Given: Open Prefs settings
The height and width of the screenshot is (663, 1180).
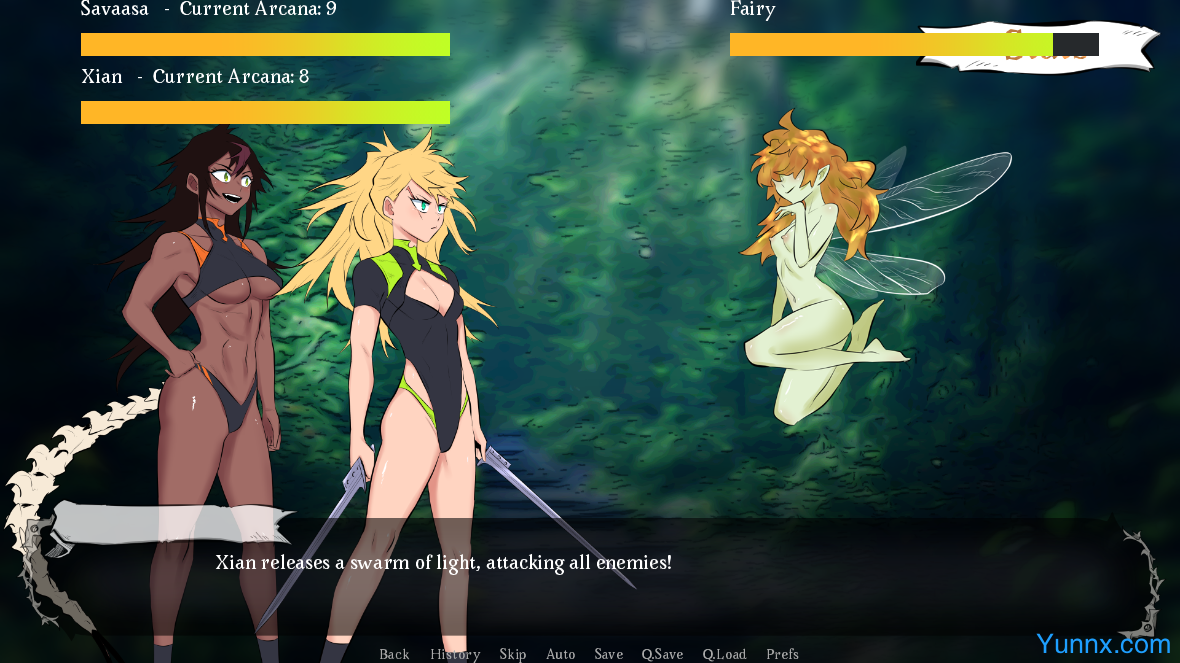Looking at the screenshot, I should pyautogui.click(x=782, y=654).
